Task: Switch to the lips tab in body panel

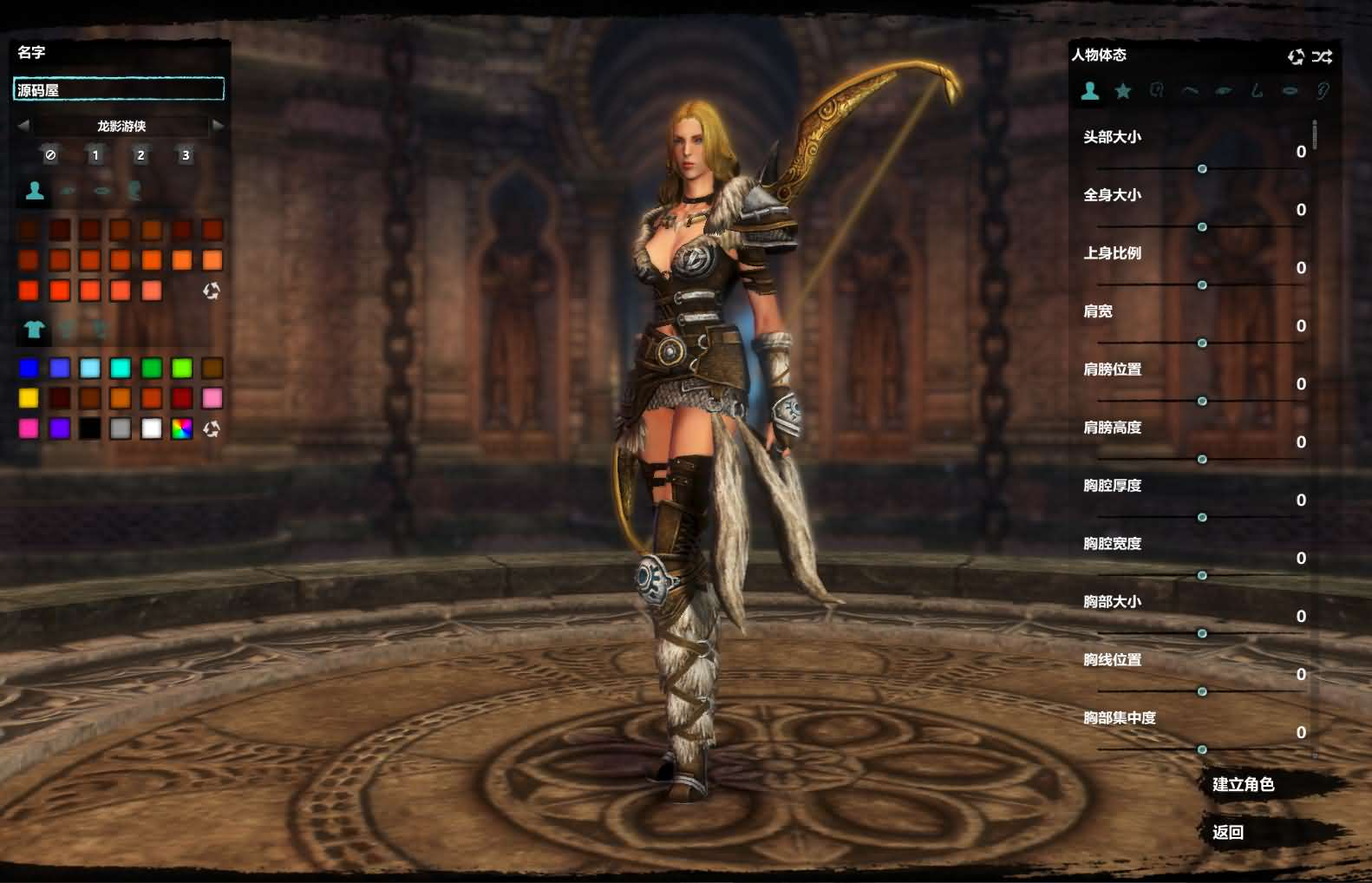Action: click(1290, 90)
